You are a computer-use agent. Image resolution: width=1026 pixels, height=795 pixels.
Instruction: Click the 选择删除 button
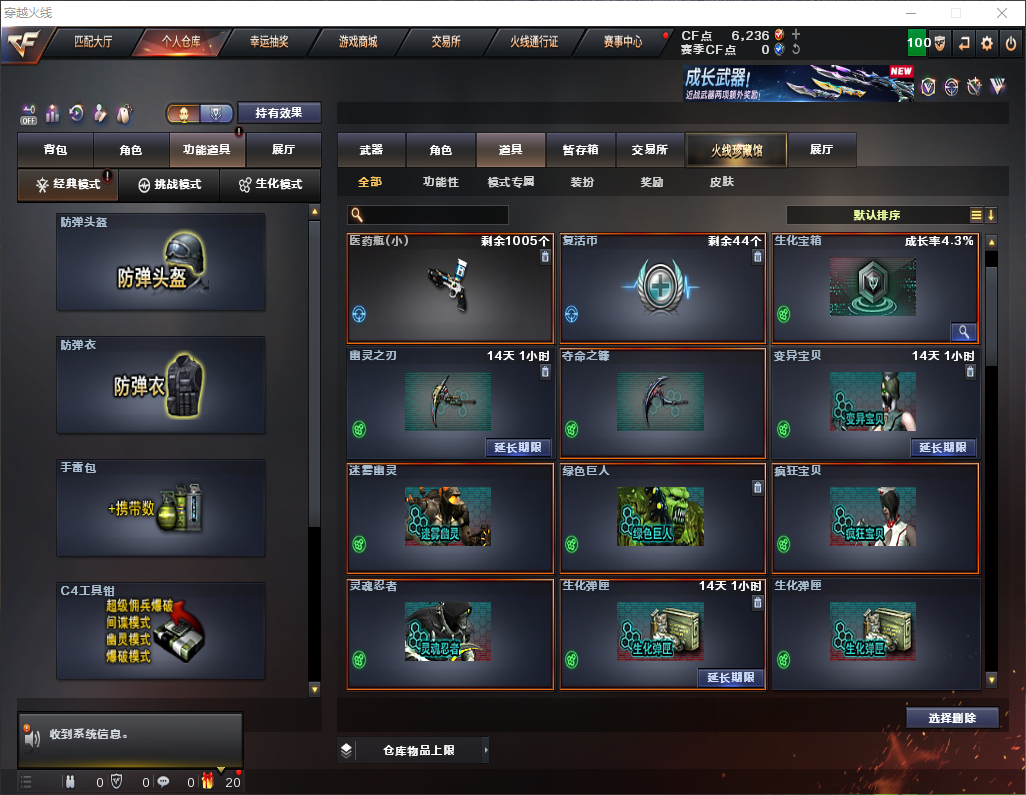pyautogui.click(x=951, y=718)
